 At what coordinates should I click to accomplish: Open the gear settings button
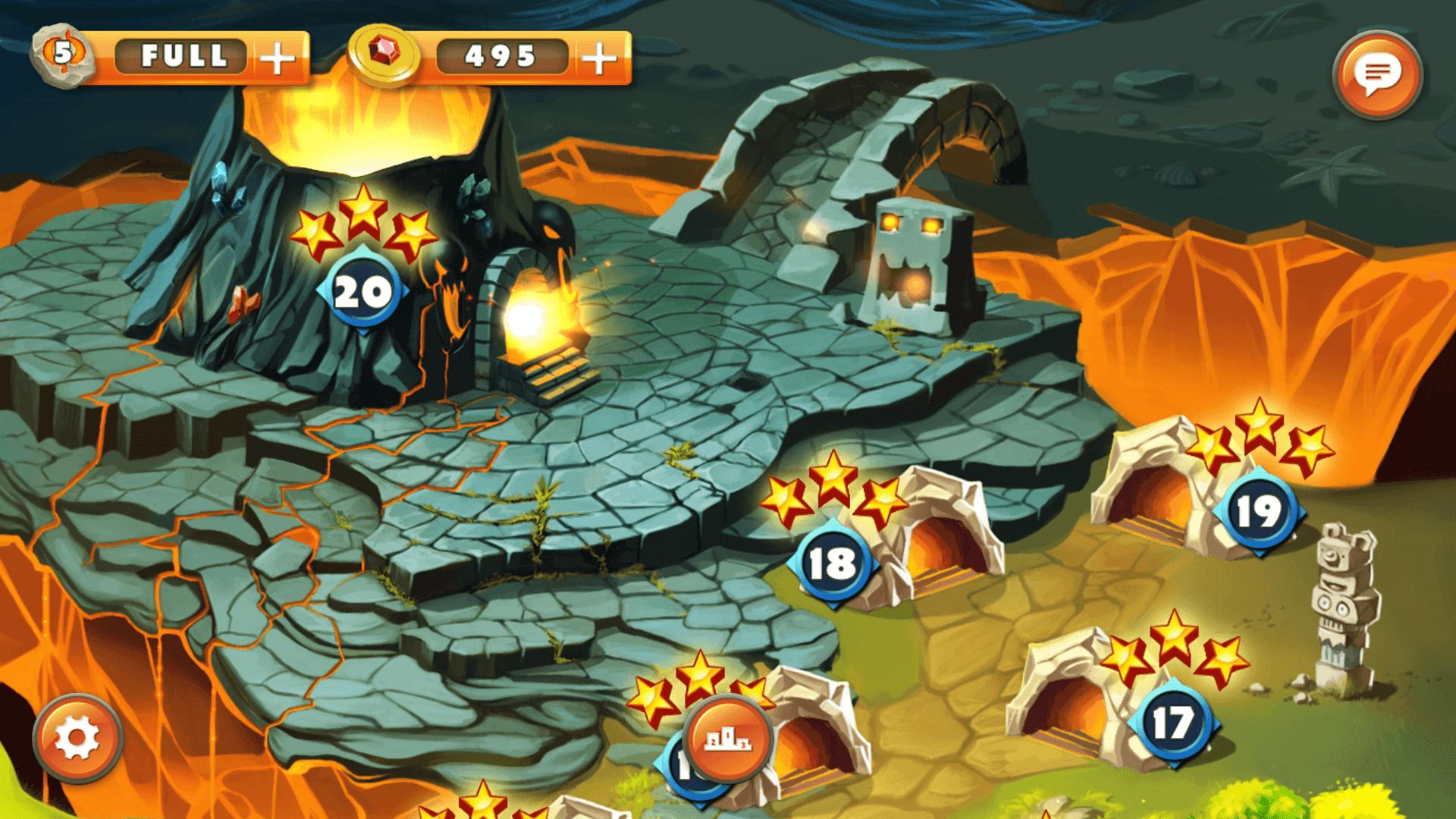(x=77, y=736)
